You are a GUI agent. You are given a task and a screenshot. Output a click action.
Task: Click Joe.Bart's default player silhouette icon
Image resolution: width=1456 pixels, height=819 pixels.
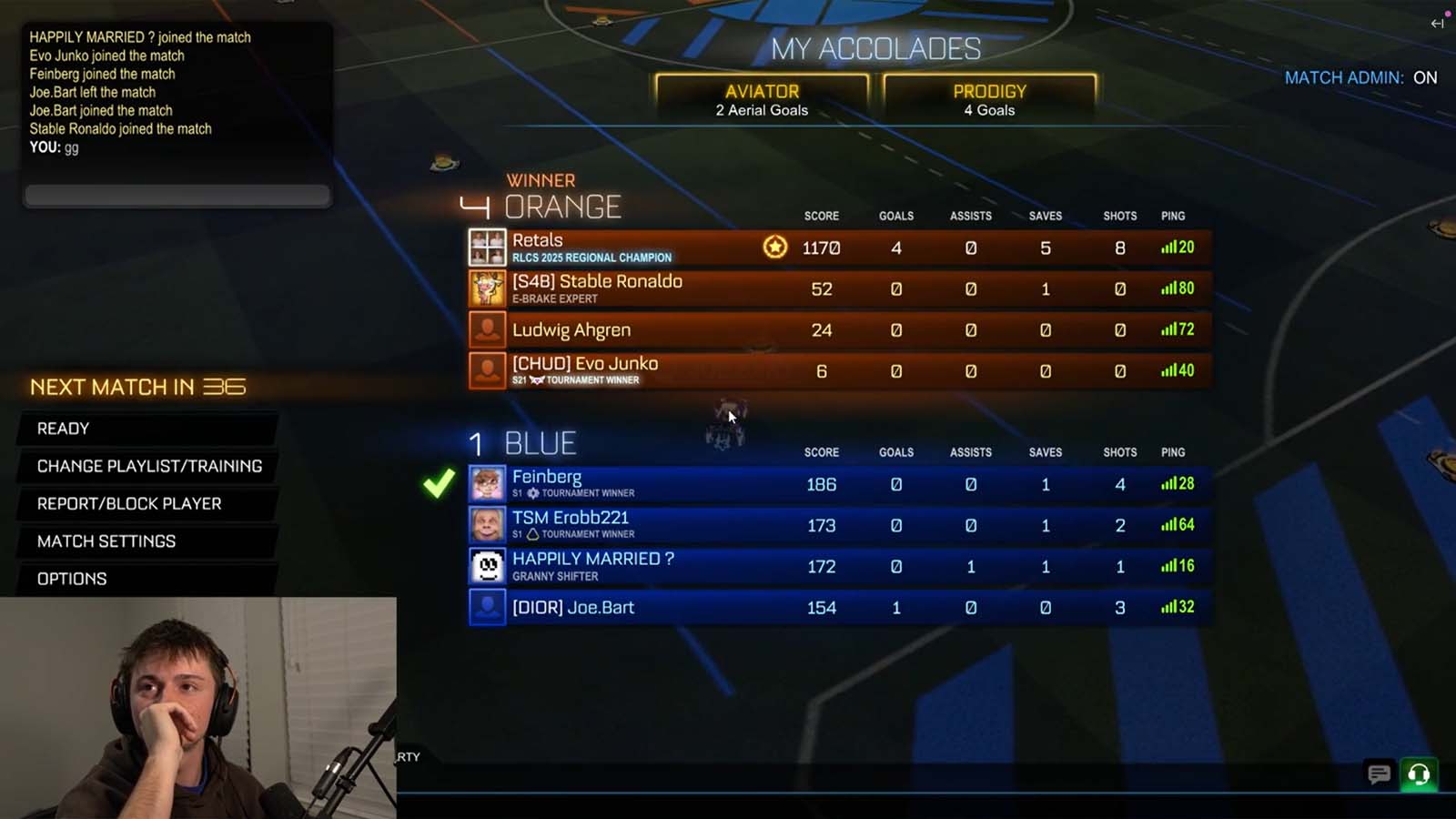(487, 607)
